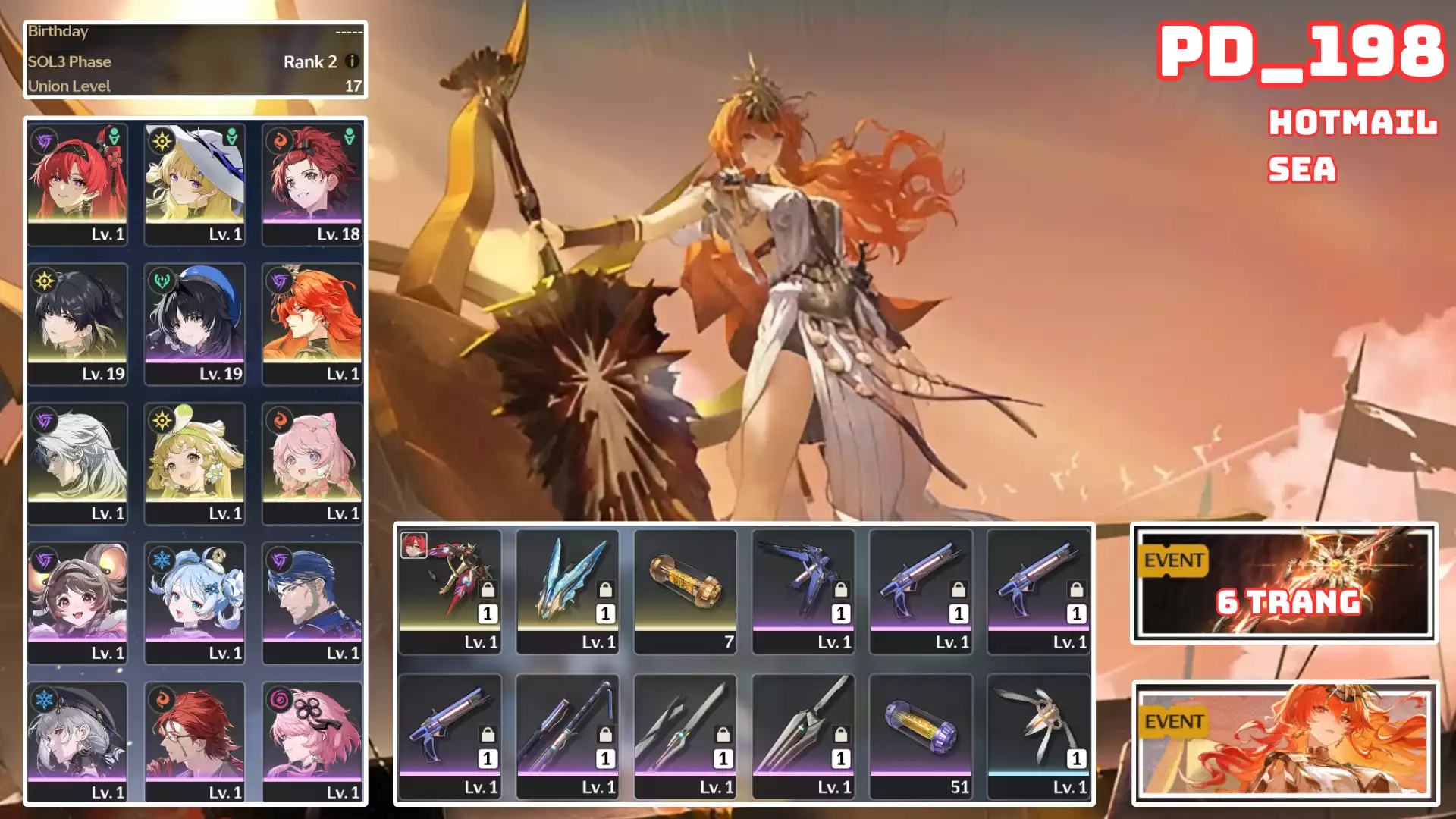The height and width of the screenshot is (819, 1456).
Task: Open the SOL3 Phase info icon
Action: click(352, 61)
